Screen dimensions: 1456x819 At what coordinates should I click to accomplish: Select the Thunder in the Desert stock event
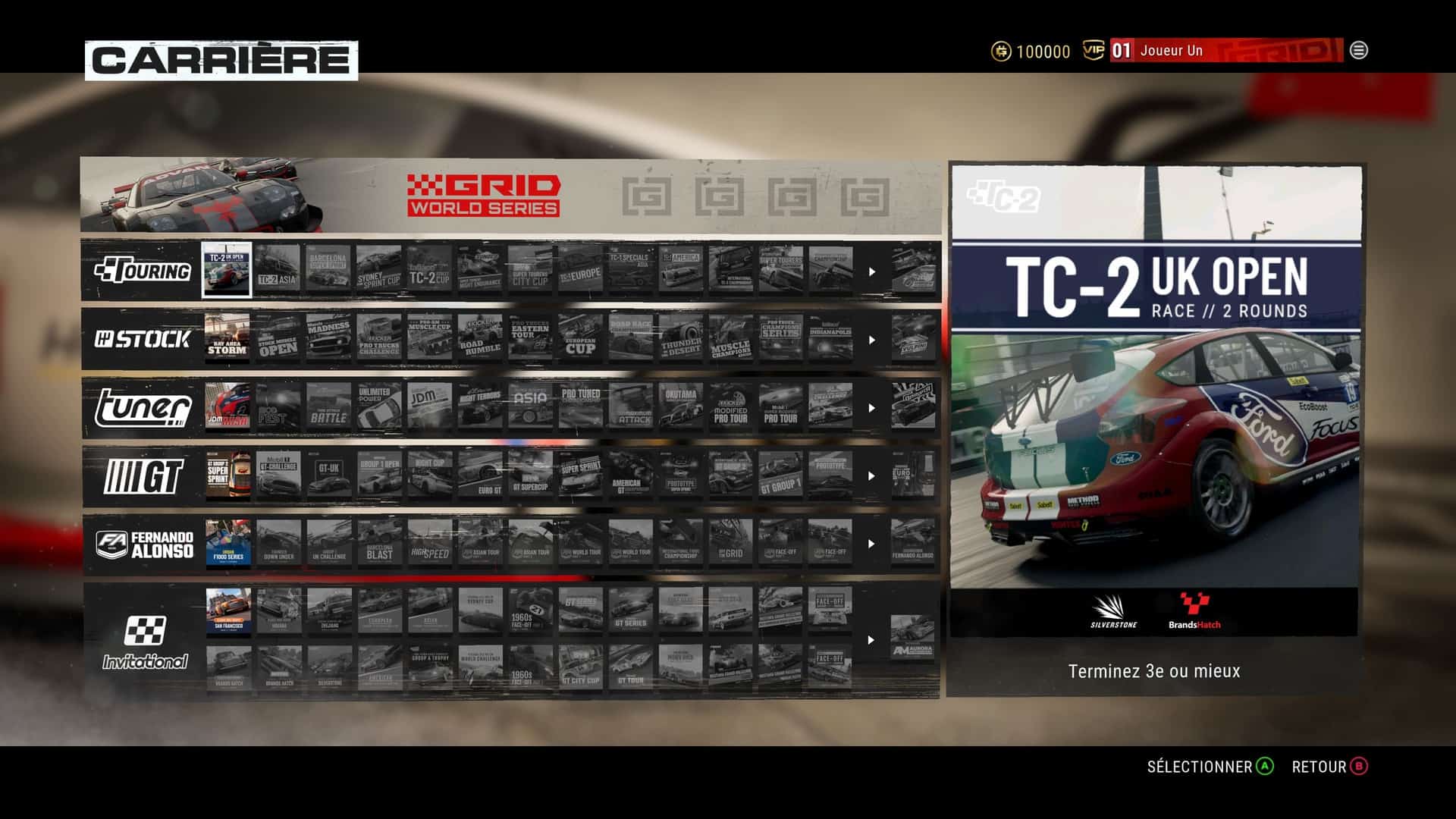[x=681, y=338]
